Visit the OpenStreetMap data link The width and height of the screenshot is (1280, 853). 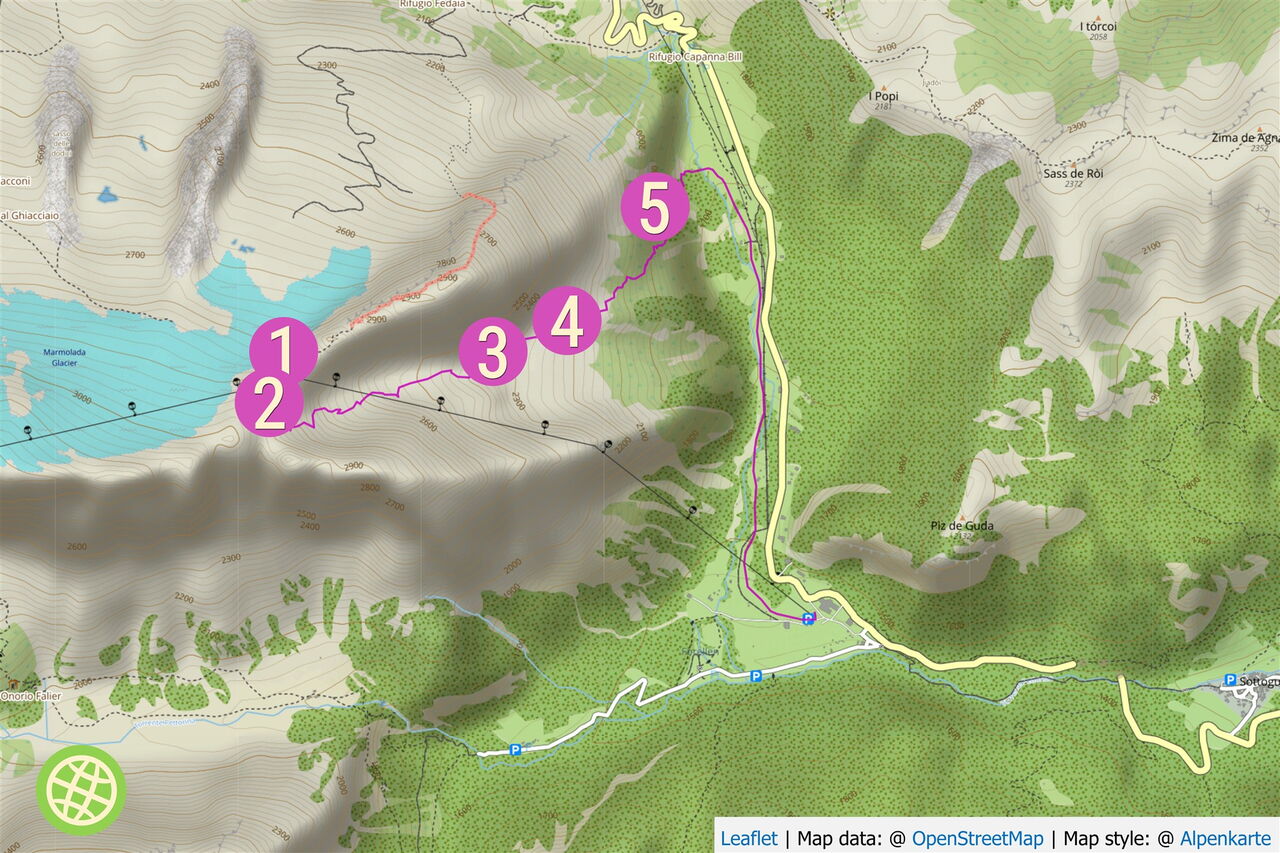(977, 838)
